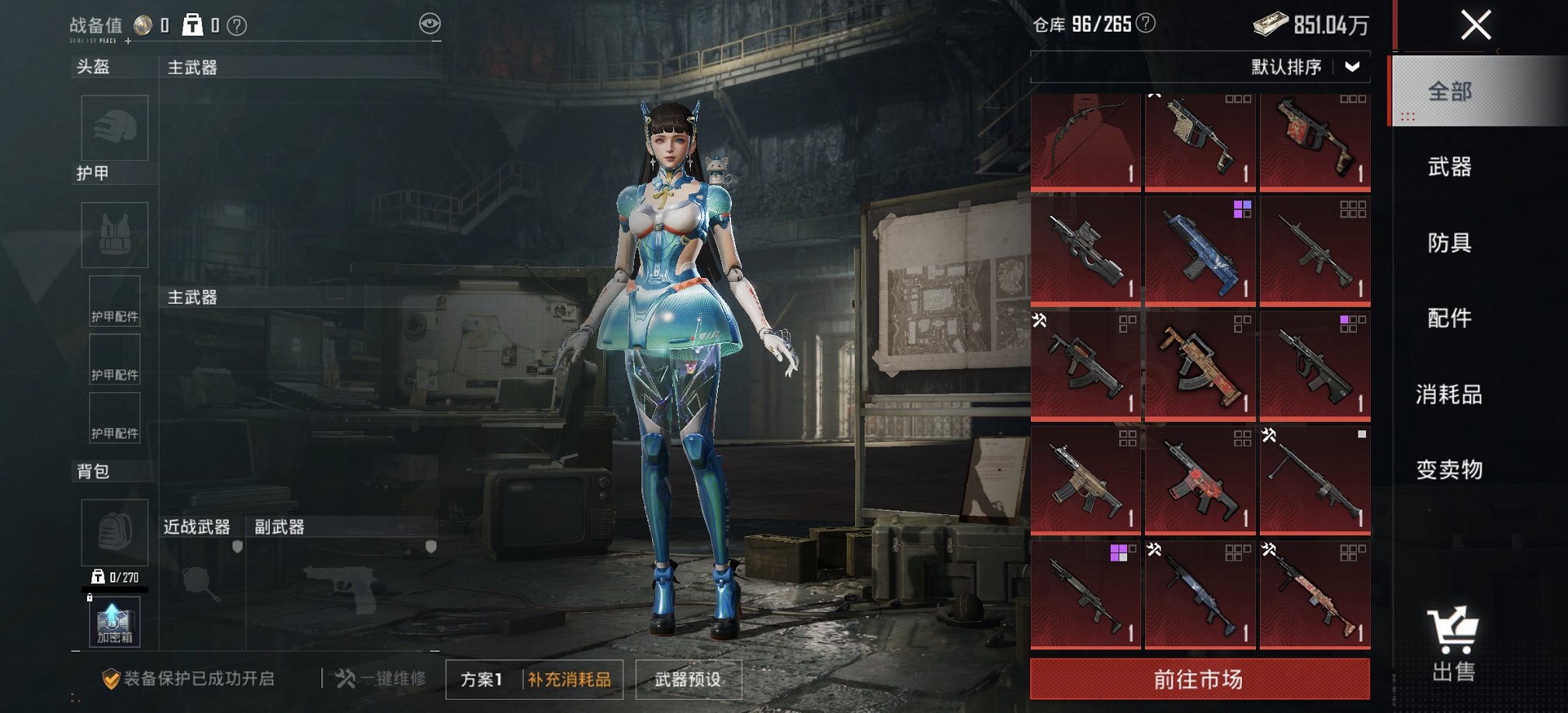Select the recurve bow inventory item
This screenshot has height=713, width=1568.
pyautogui.click(x=1085, y=141)
